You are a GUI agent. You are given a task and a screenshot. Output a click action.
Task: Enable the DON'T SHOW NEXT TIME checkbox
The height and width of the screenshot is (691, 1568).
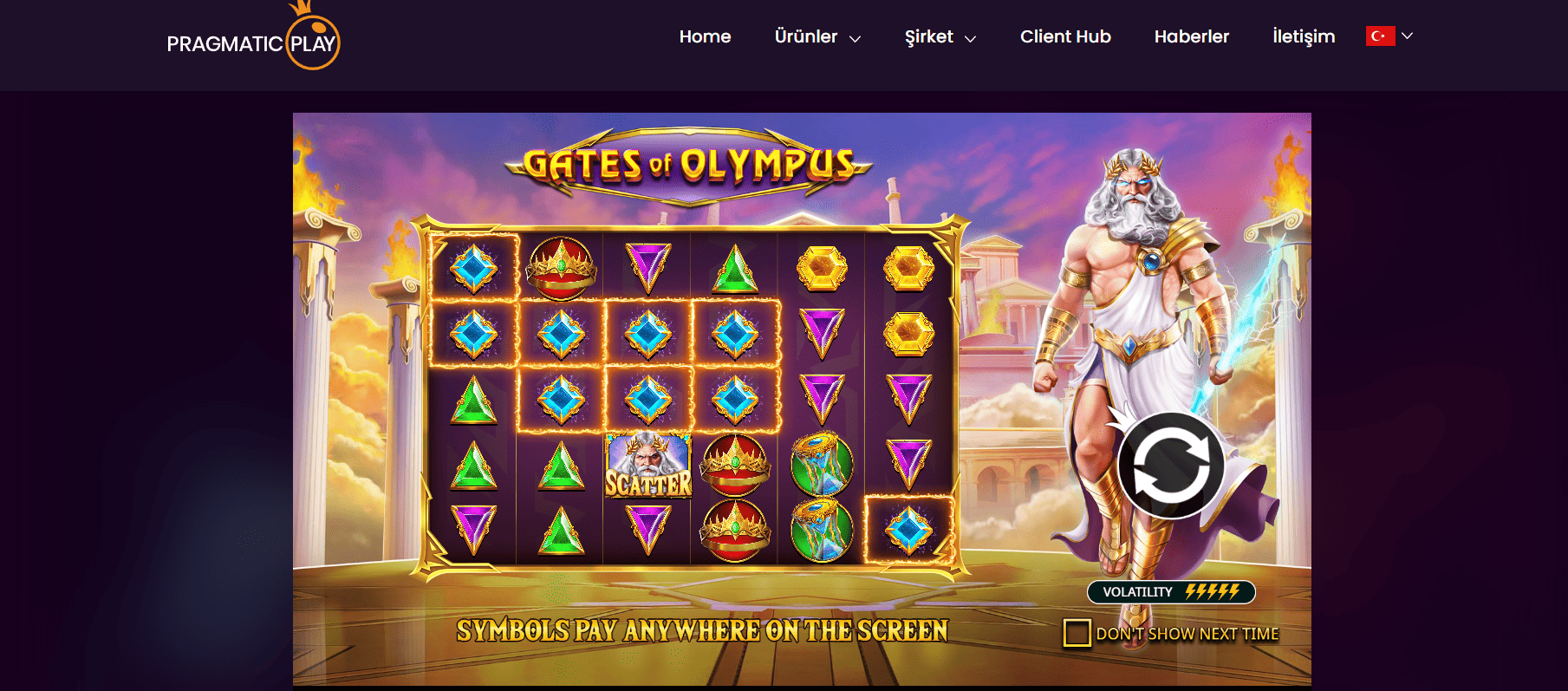[1077, 634]
